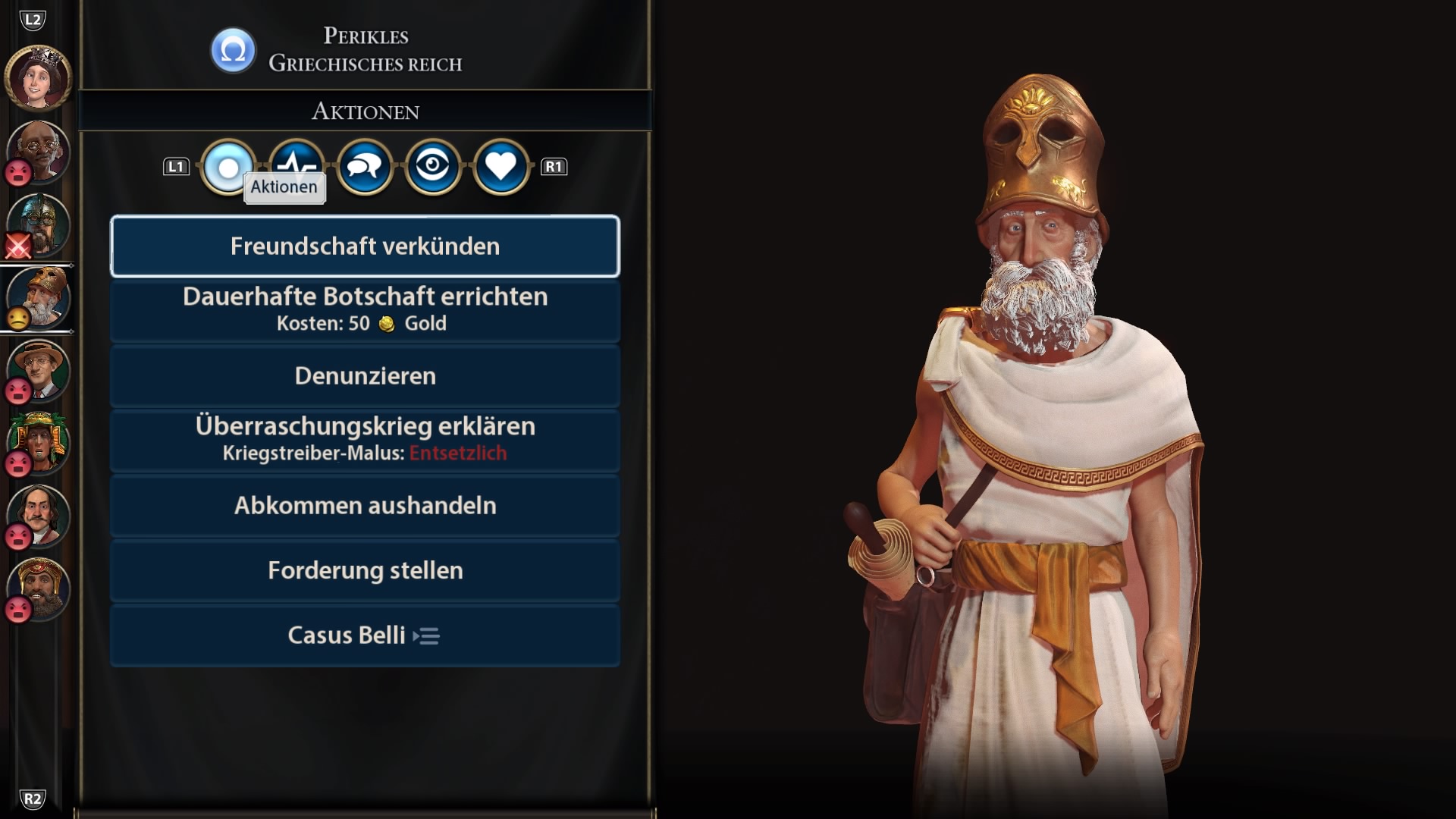Choose Freundschaft verkünden

365,246
